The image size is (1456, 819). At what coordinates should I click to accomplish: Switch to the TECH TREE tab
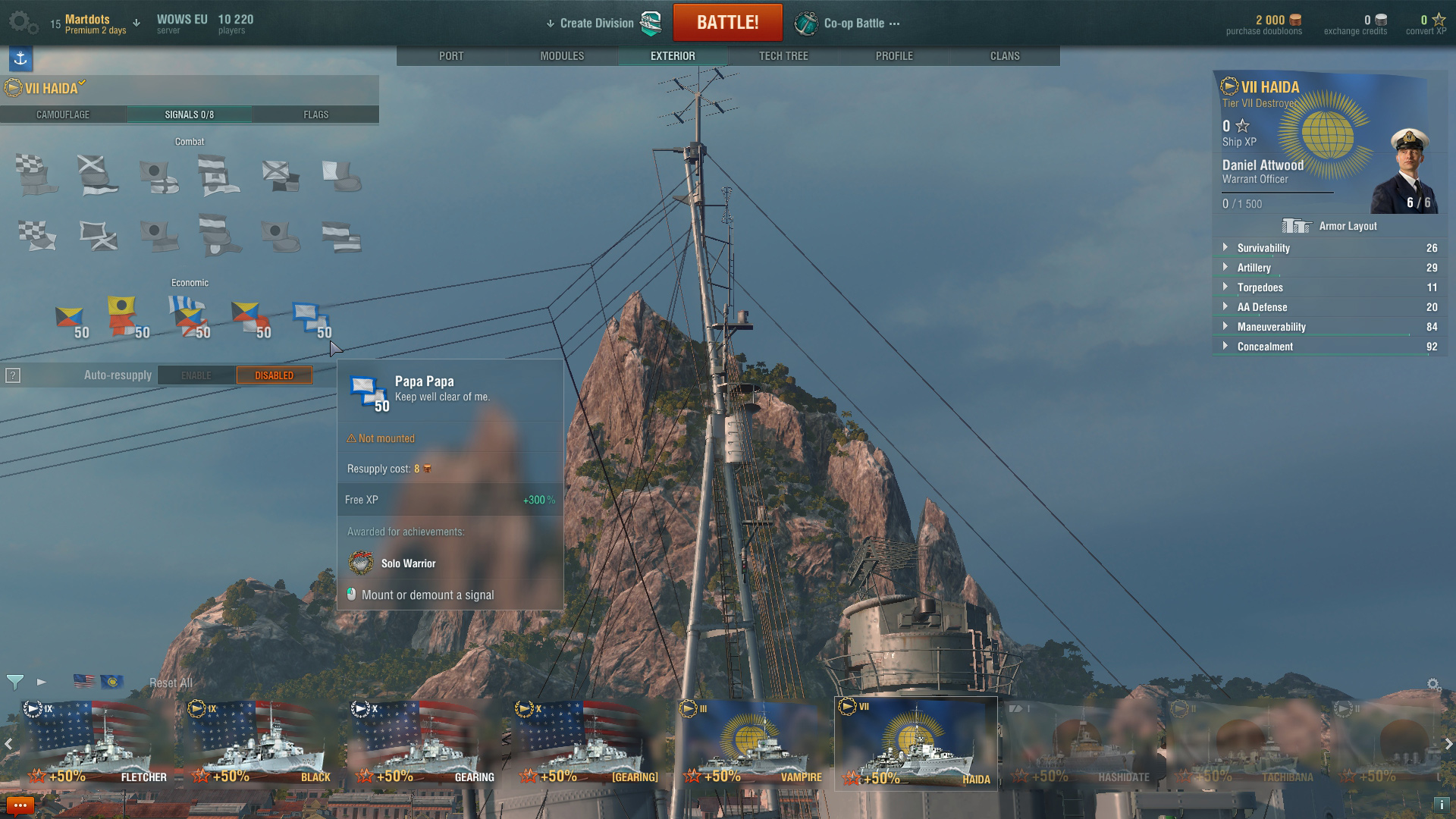784,55
